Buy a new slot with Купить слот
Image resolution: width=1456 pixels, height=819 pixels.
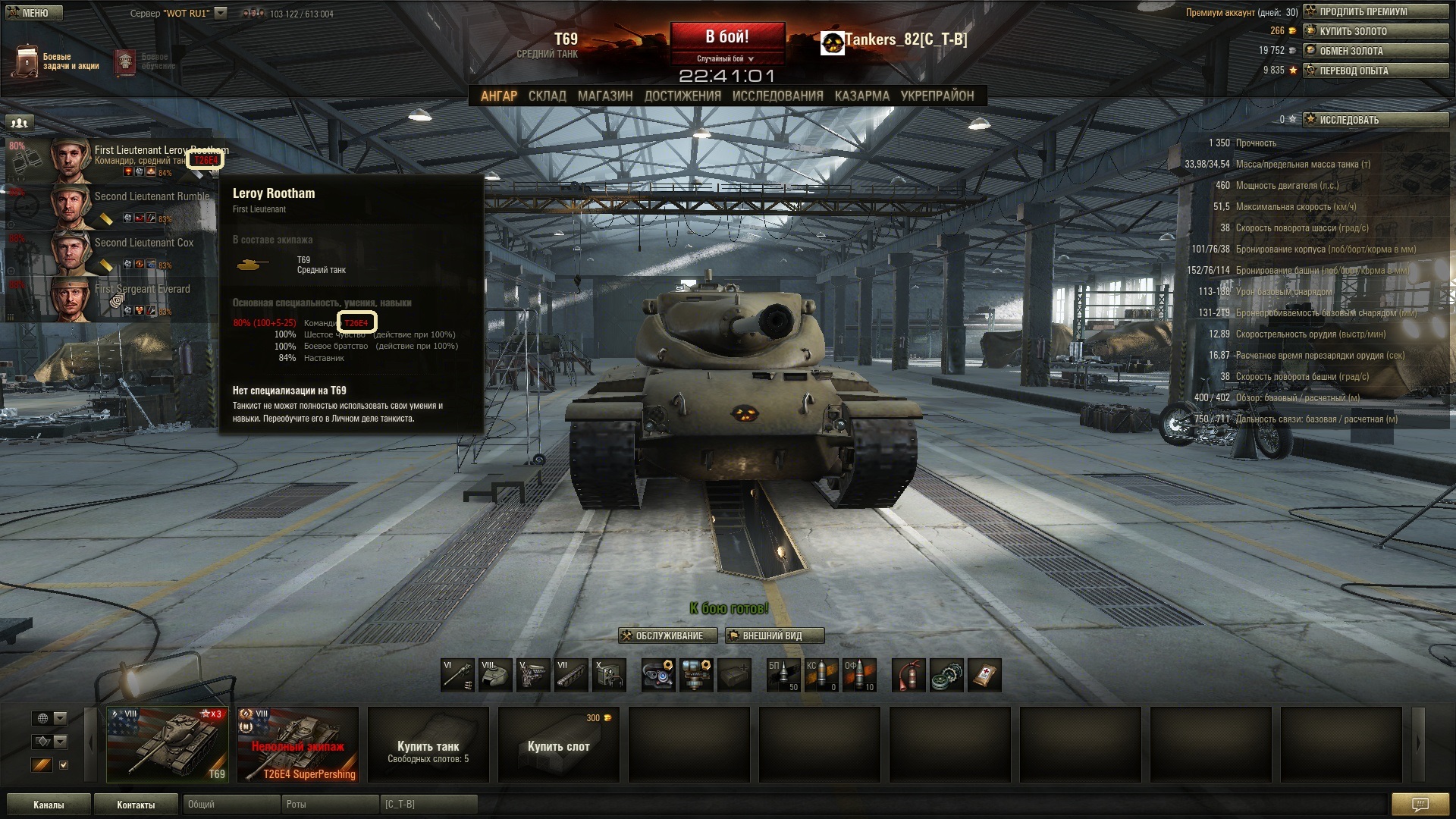[558, 745]
